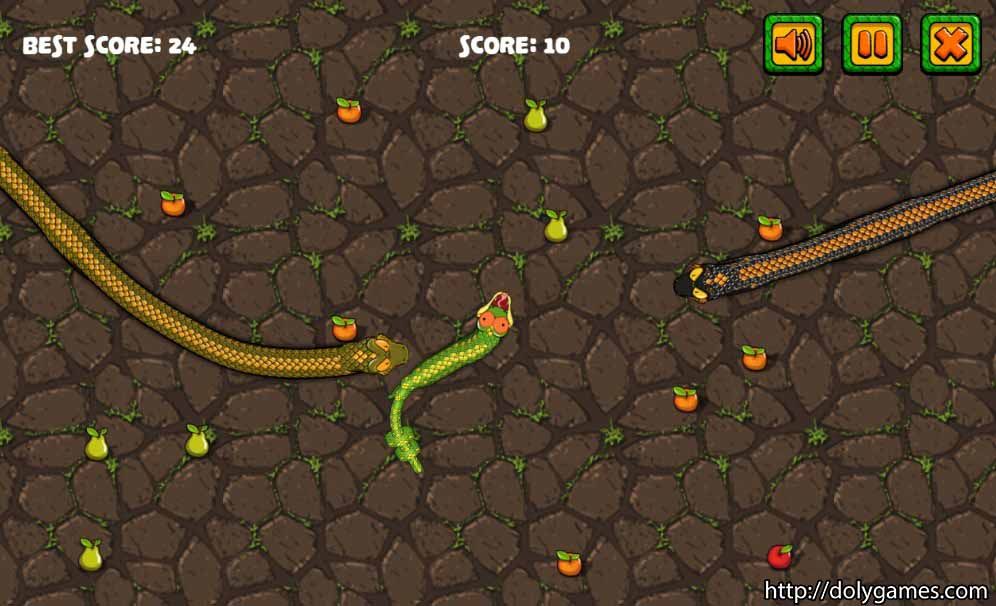Toggle the sound speaker button
The width and height of the screenshot is (996, 606).
point(793,44)
